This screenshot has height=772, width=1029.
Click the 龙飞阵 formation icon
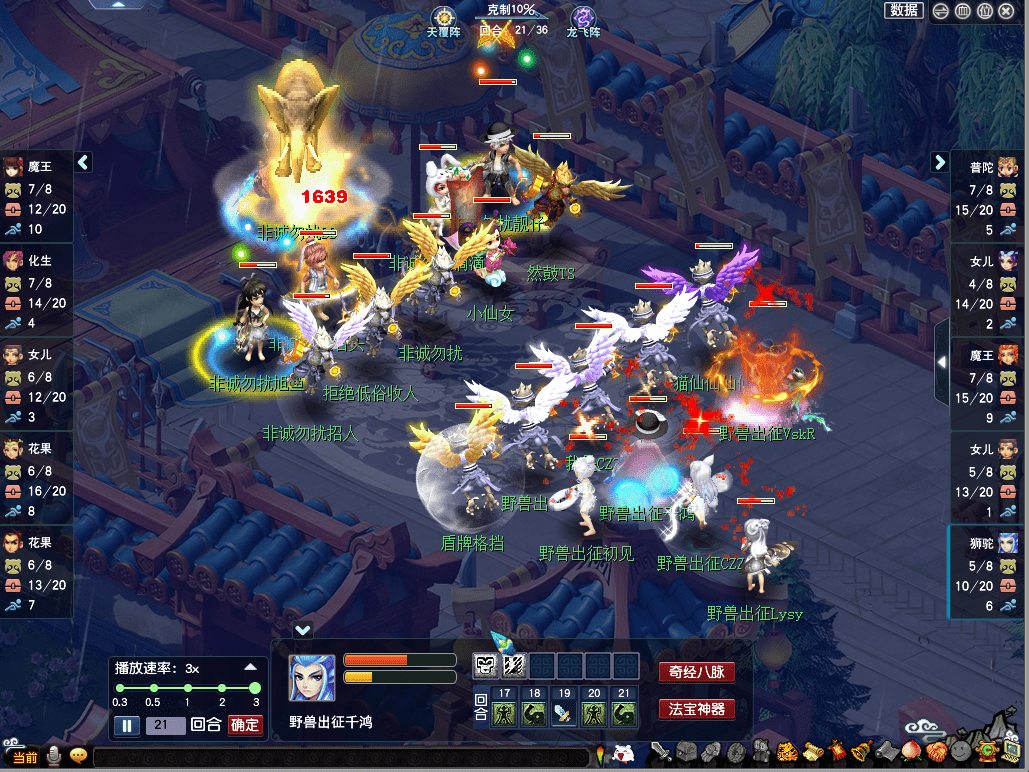click(x=583, y=17)
